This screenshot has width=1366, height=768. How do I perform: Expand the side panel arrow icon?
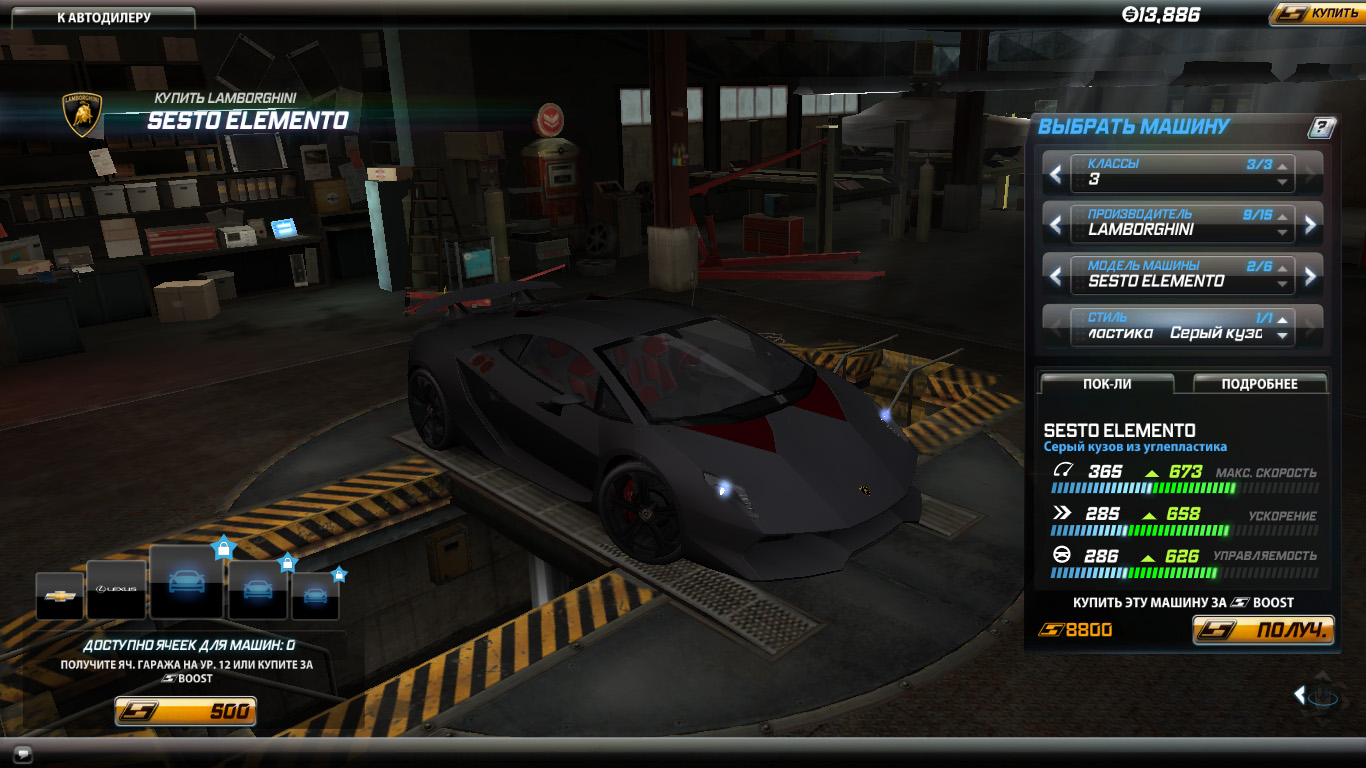(1300, 694)
